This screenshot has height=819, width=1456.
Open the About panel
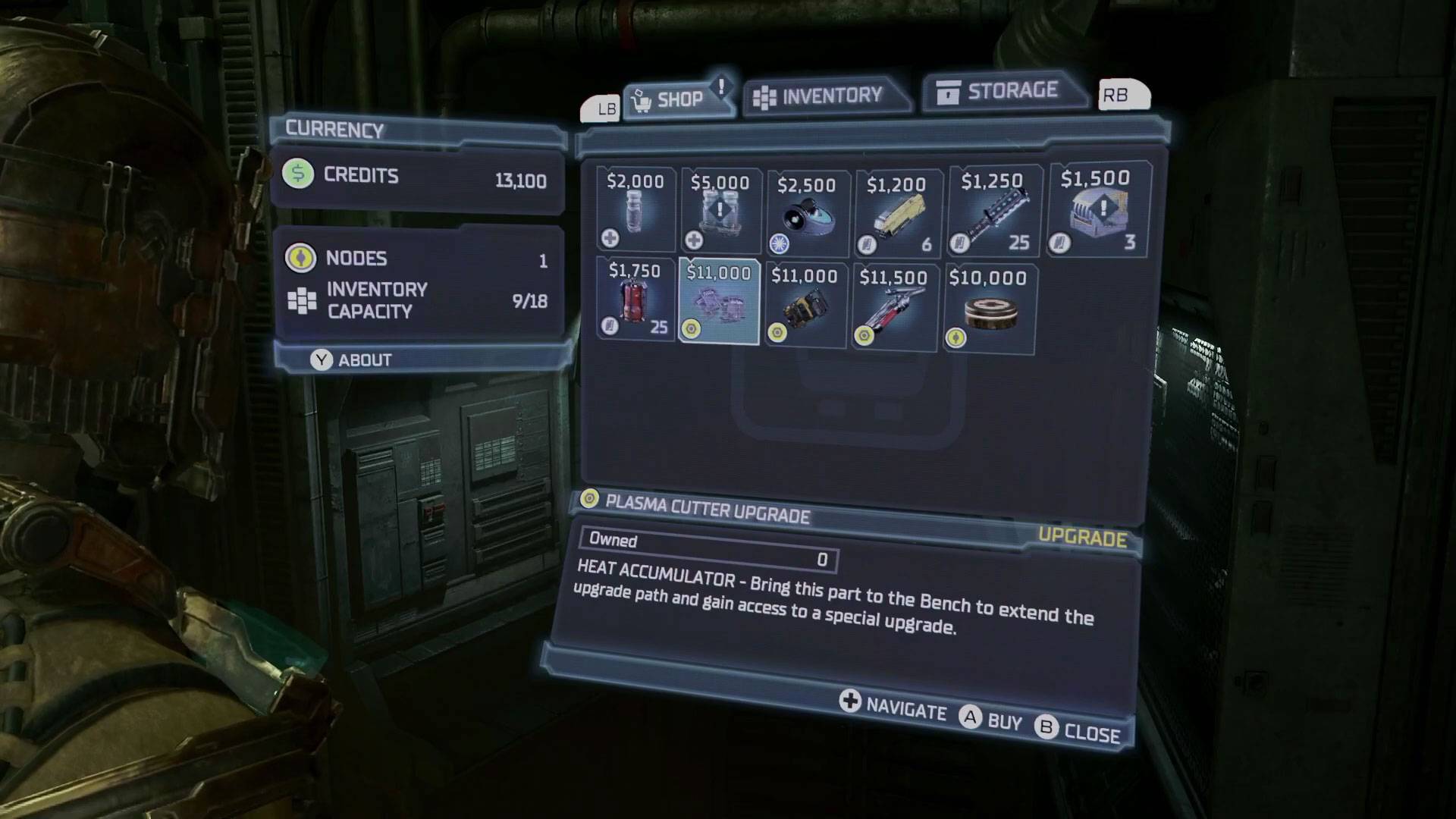[x=351, y=359]
